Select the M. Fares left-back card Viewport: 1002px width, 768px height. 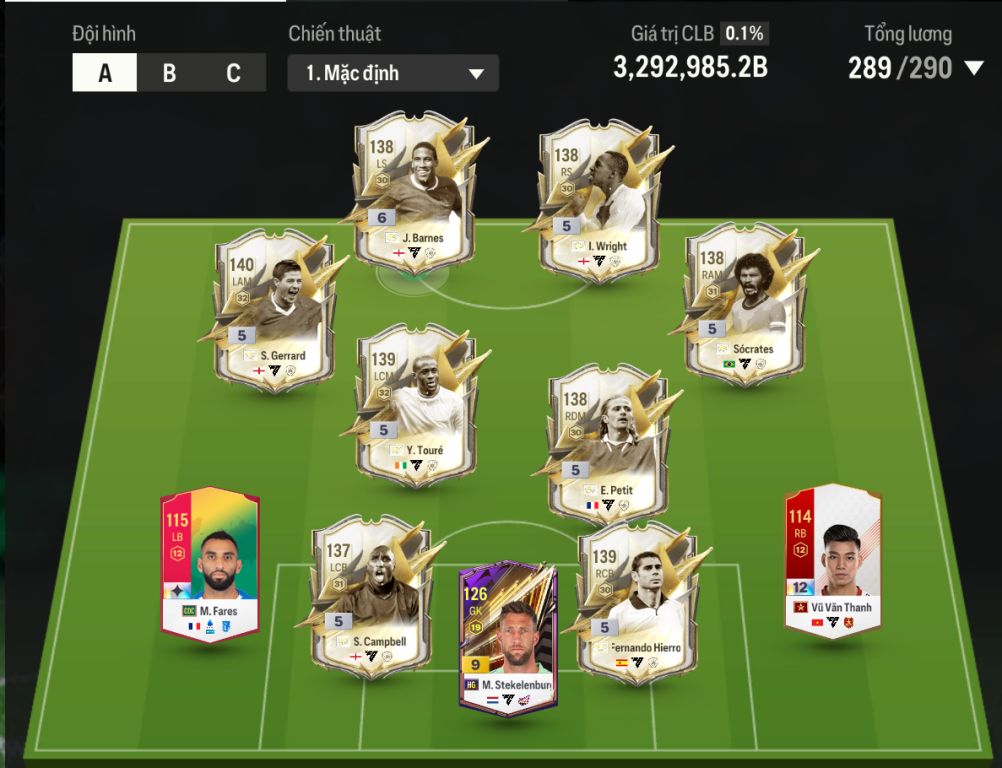coord(210,564)
